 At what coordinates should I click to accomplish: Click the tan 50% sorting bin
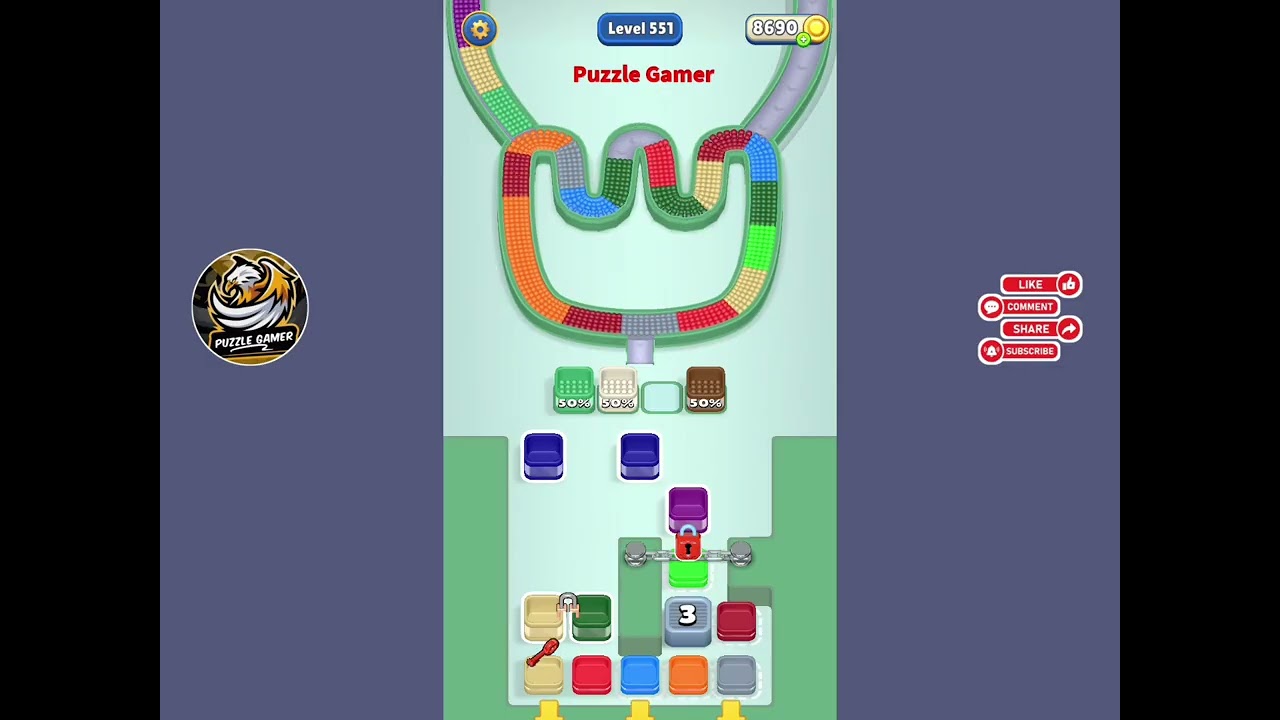click(617, 390)
